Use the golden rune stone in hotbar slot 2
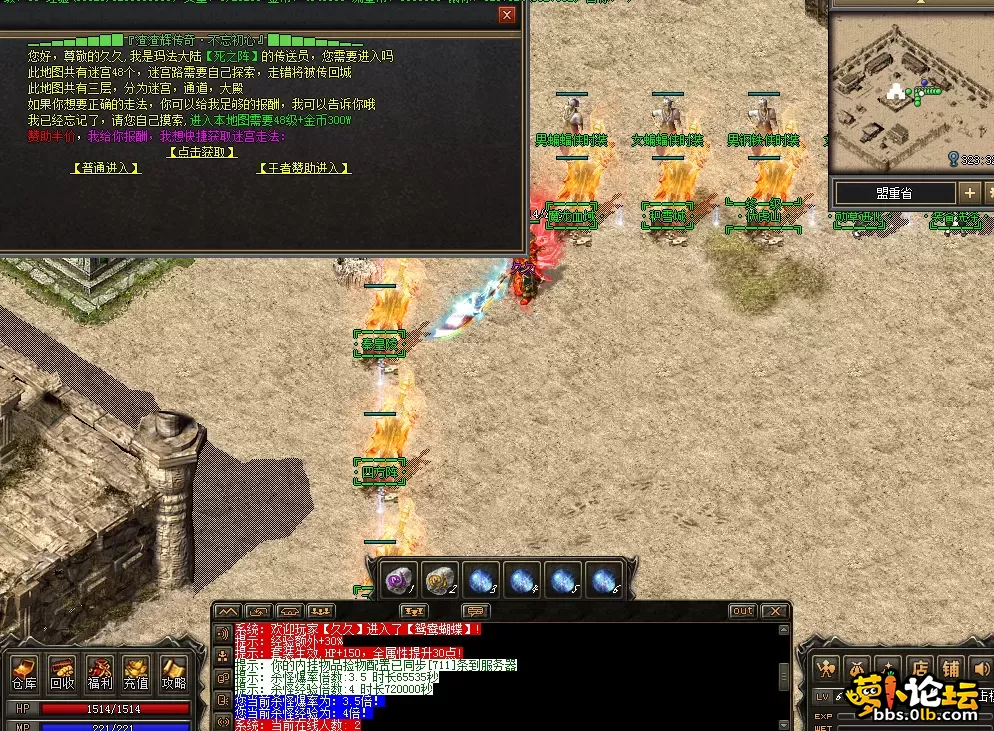 [440, 579]
